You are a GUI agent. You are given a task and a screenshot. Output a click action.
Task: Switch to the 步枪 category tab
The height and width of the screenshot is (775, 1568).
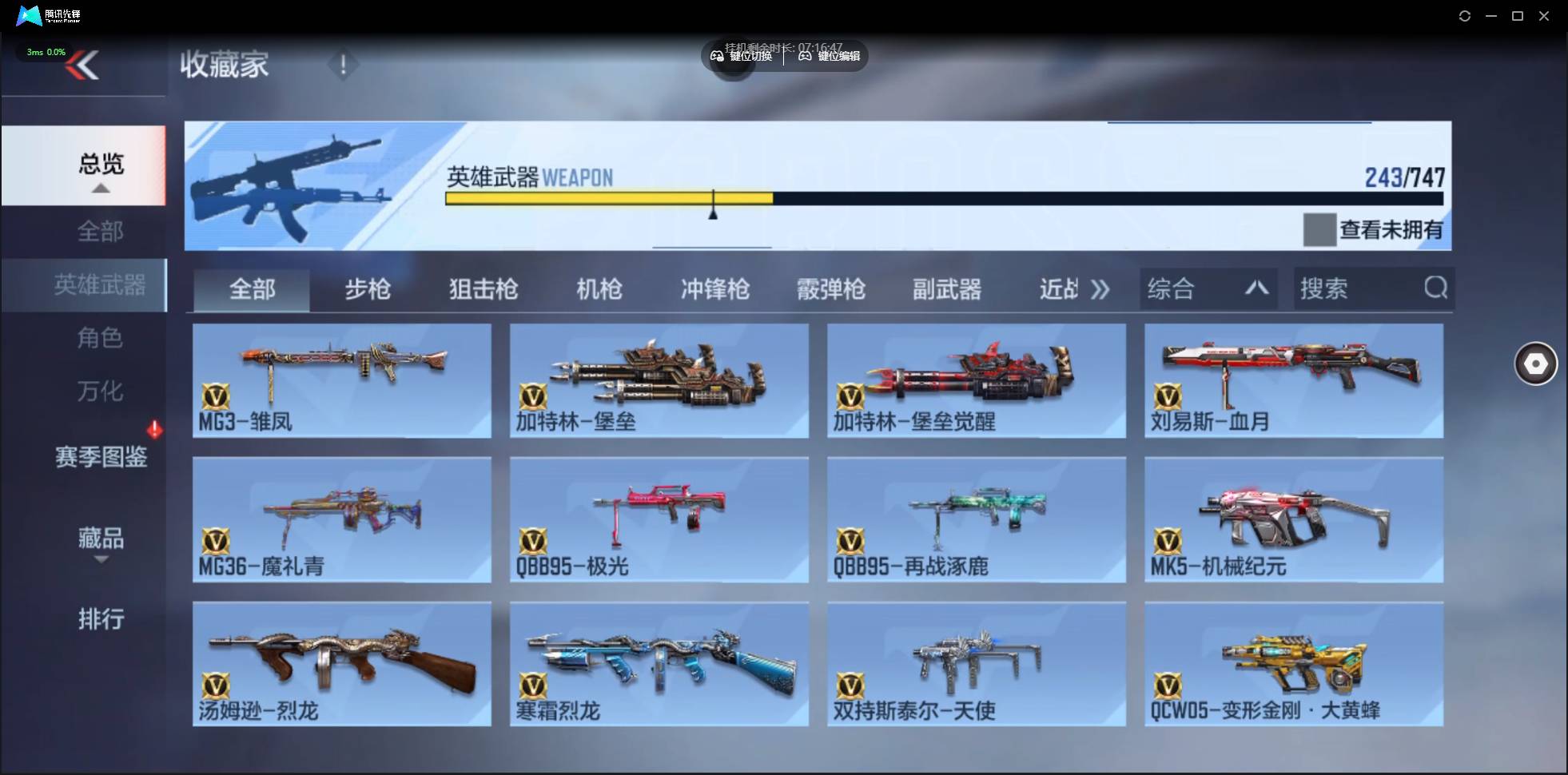pos(367,289)
